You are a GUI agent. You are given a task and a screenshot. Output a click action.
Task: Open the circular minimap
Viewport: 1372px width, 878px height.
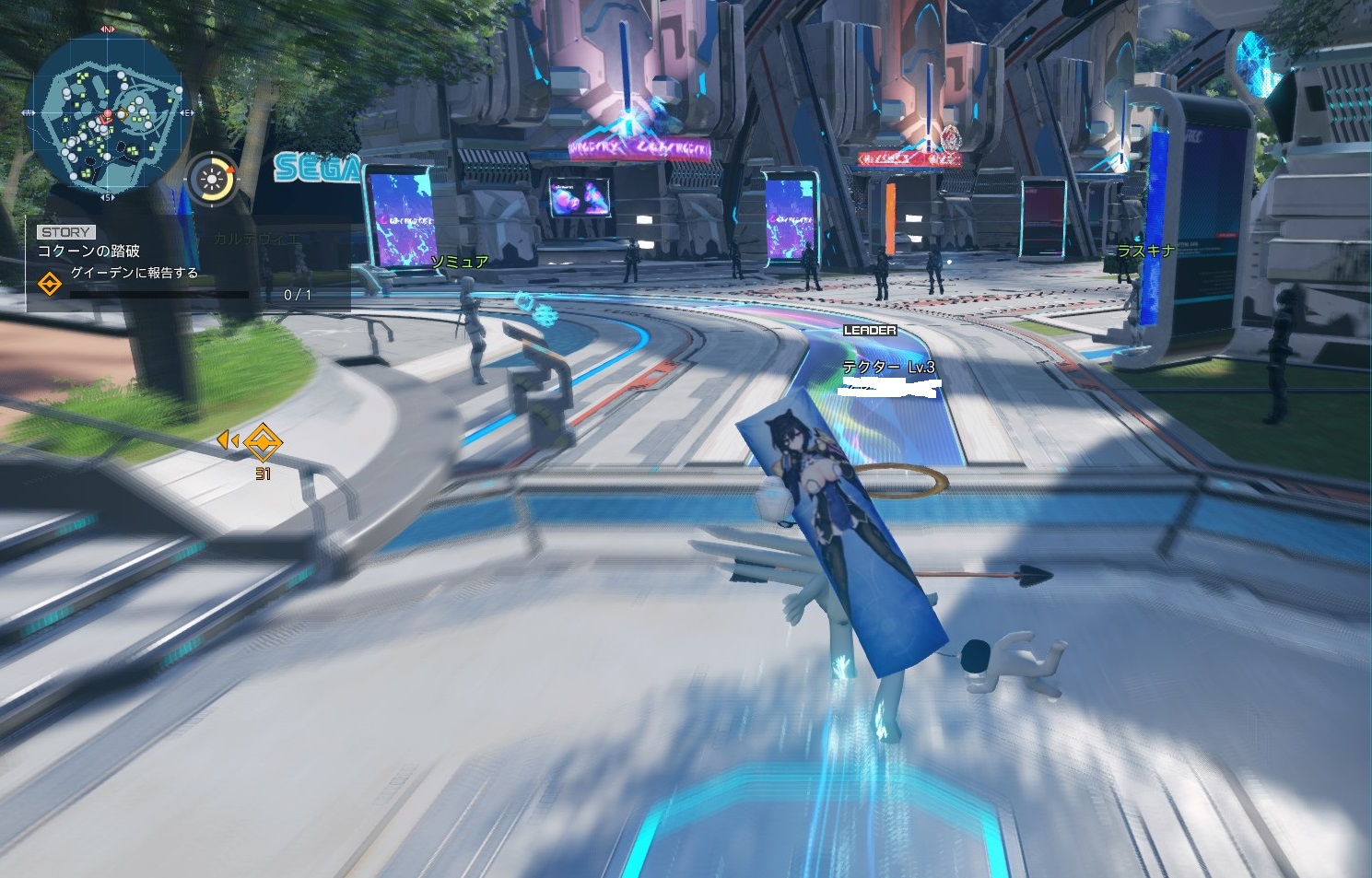108,112
